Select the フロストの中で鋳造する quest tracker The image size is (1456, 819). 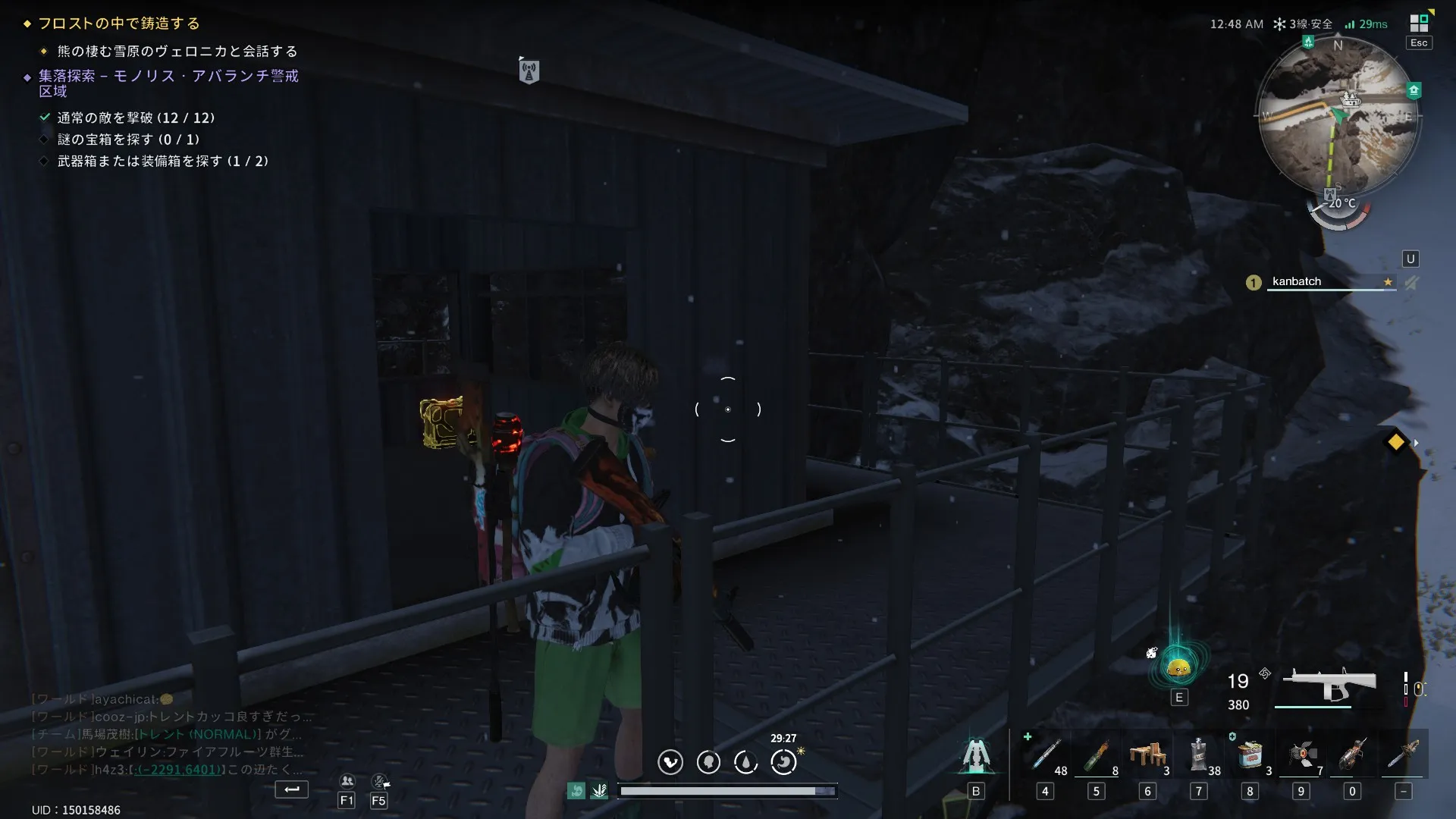(x=119, y=24)
